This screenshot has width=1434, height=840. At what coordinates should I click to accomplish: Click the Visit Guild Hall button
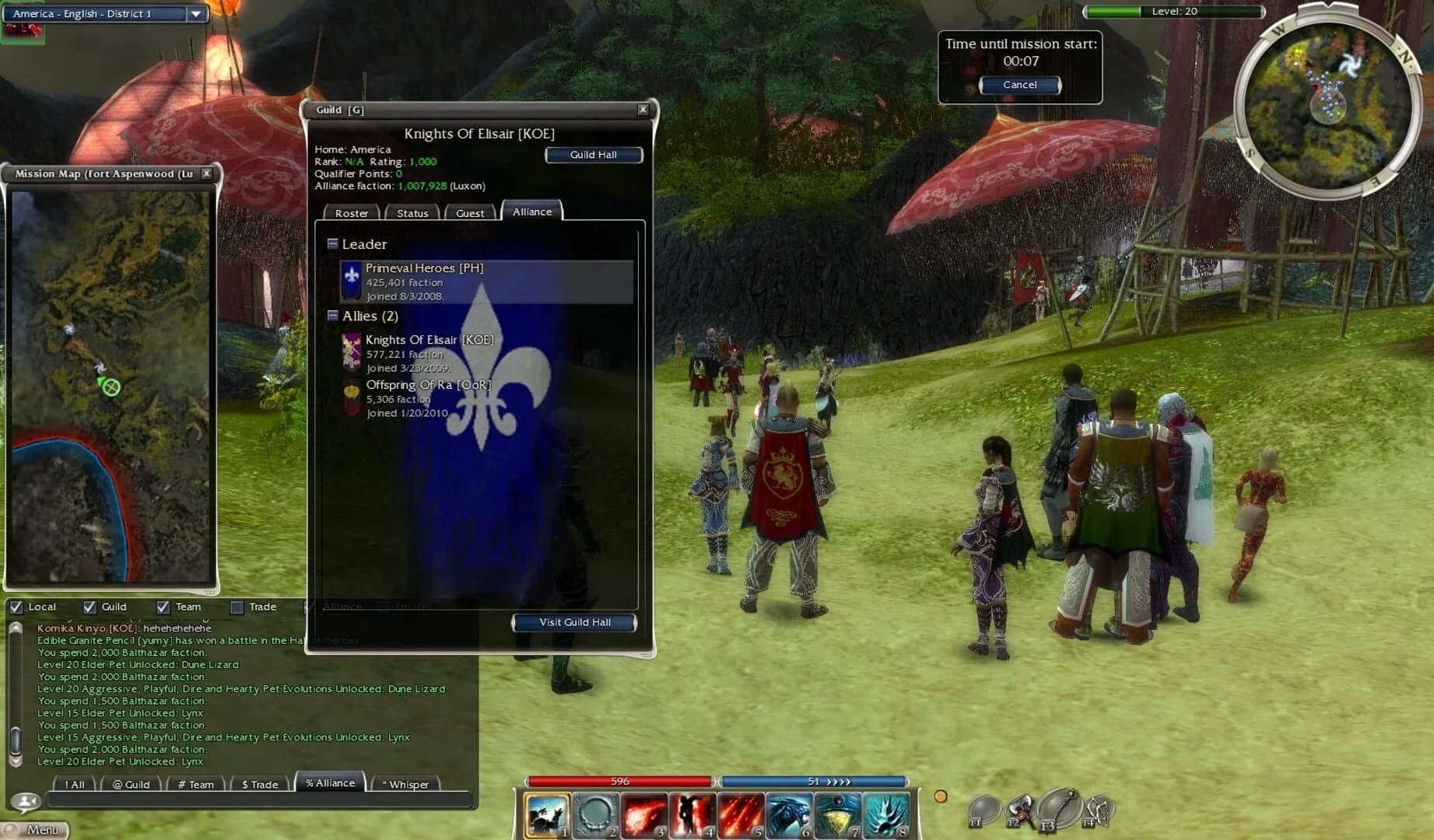pos(575,622)
